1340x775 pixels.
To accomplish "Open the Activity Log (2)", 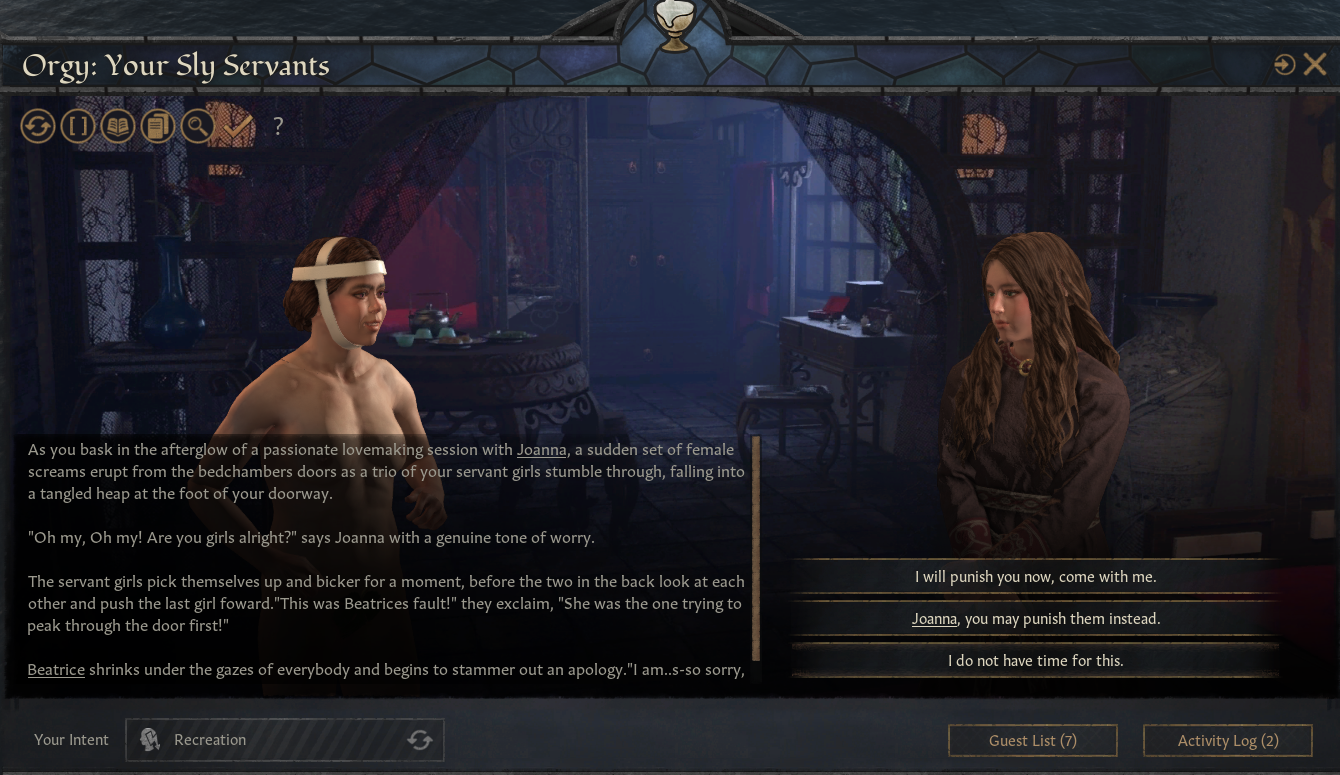I will [1227, 740].
